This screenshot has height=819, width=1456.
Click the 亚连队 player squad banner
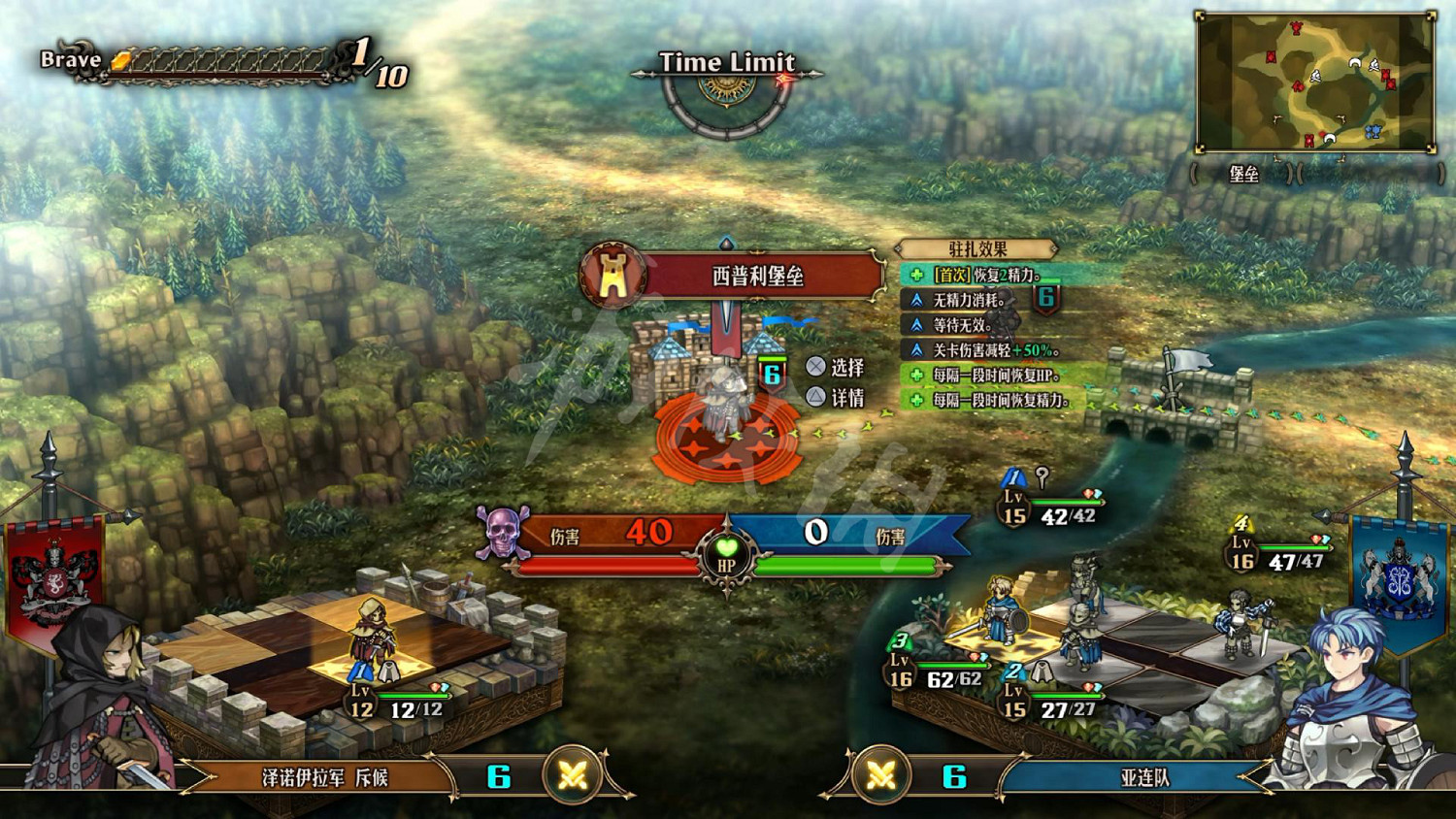[x=1145, y=777]
